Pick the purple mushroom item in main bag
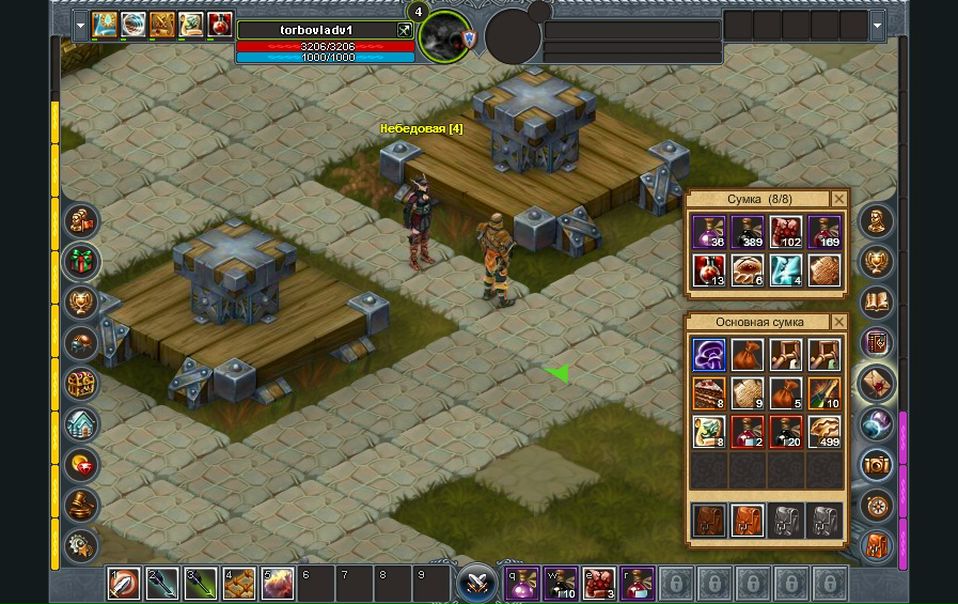Image resolution: width=958 pixels, height=604 pixels. pyautogui.click(x=709, y=355)
